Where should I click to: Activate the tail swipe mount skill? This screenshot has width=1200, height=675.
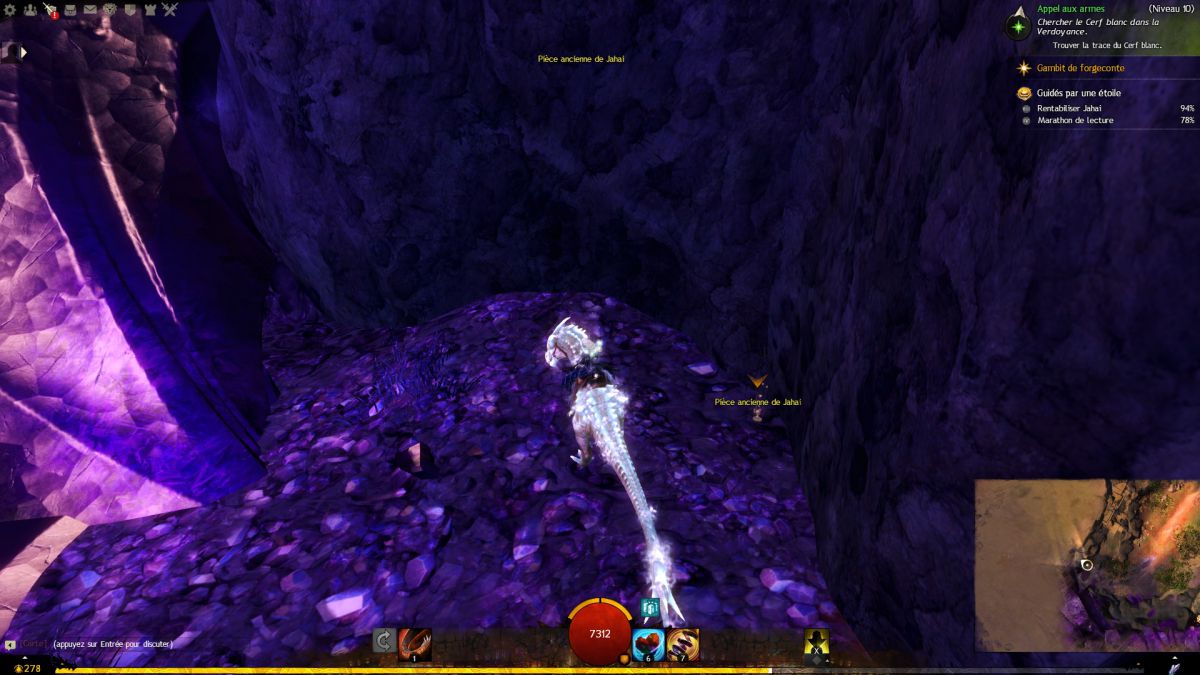click(x=414, y=643)
